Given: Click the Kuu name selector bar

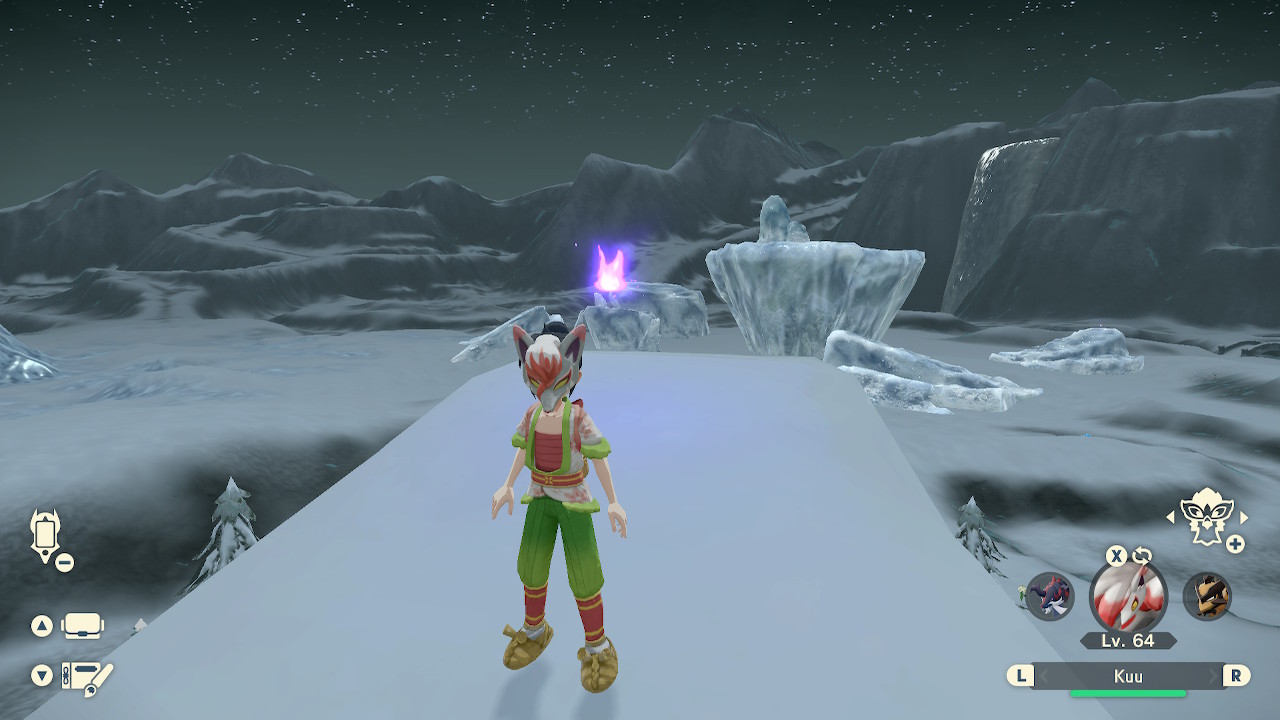Looking at the screenshot, I should point(1128,676).
